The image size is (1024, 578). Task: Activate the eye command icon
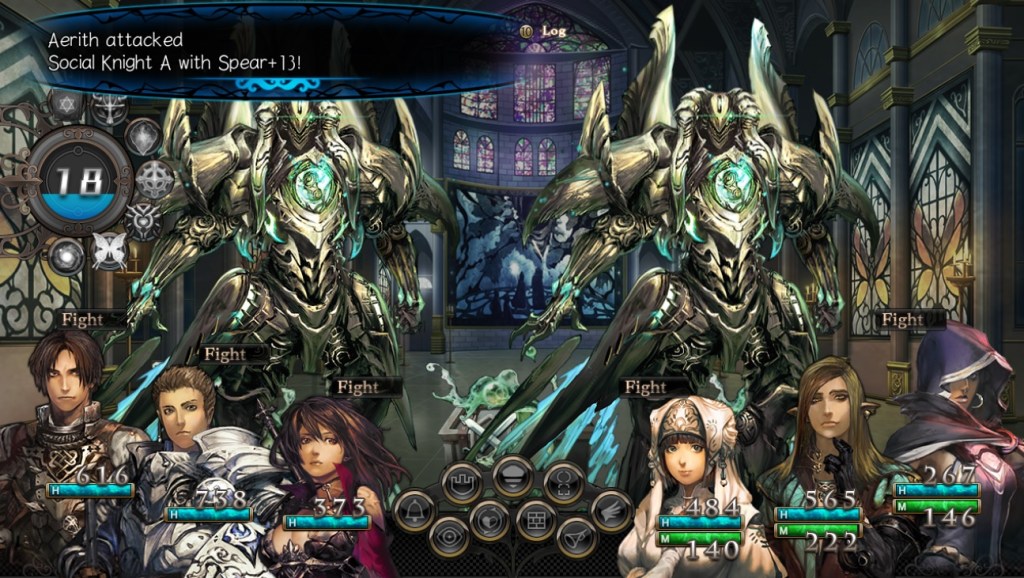tap(449, 537)
